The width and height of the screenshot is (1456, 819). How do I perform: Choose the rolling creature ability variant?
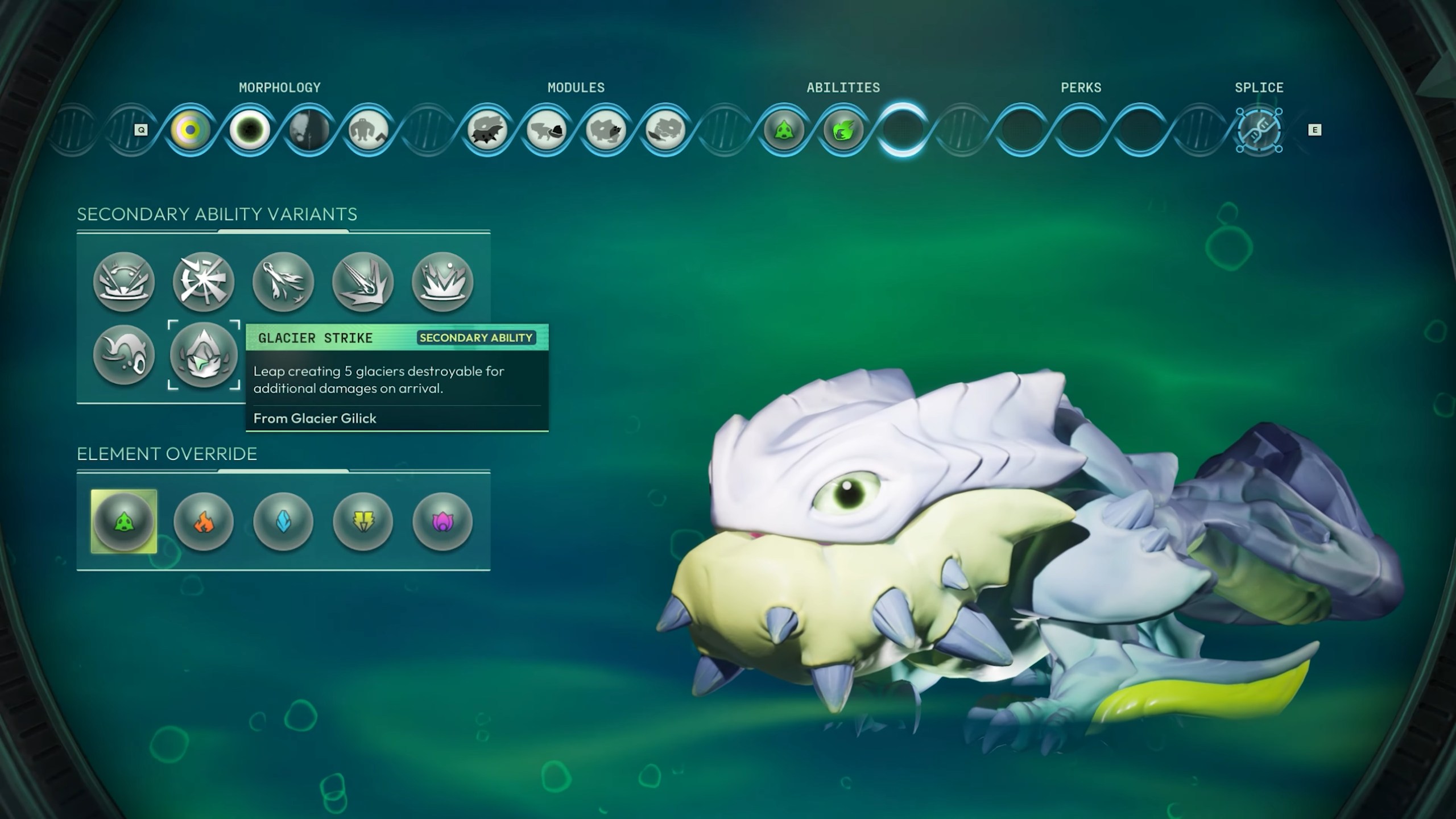tap(124, 354)
